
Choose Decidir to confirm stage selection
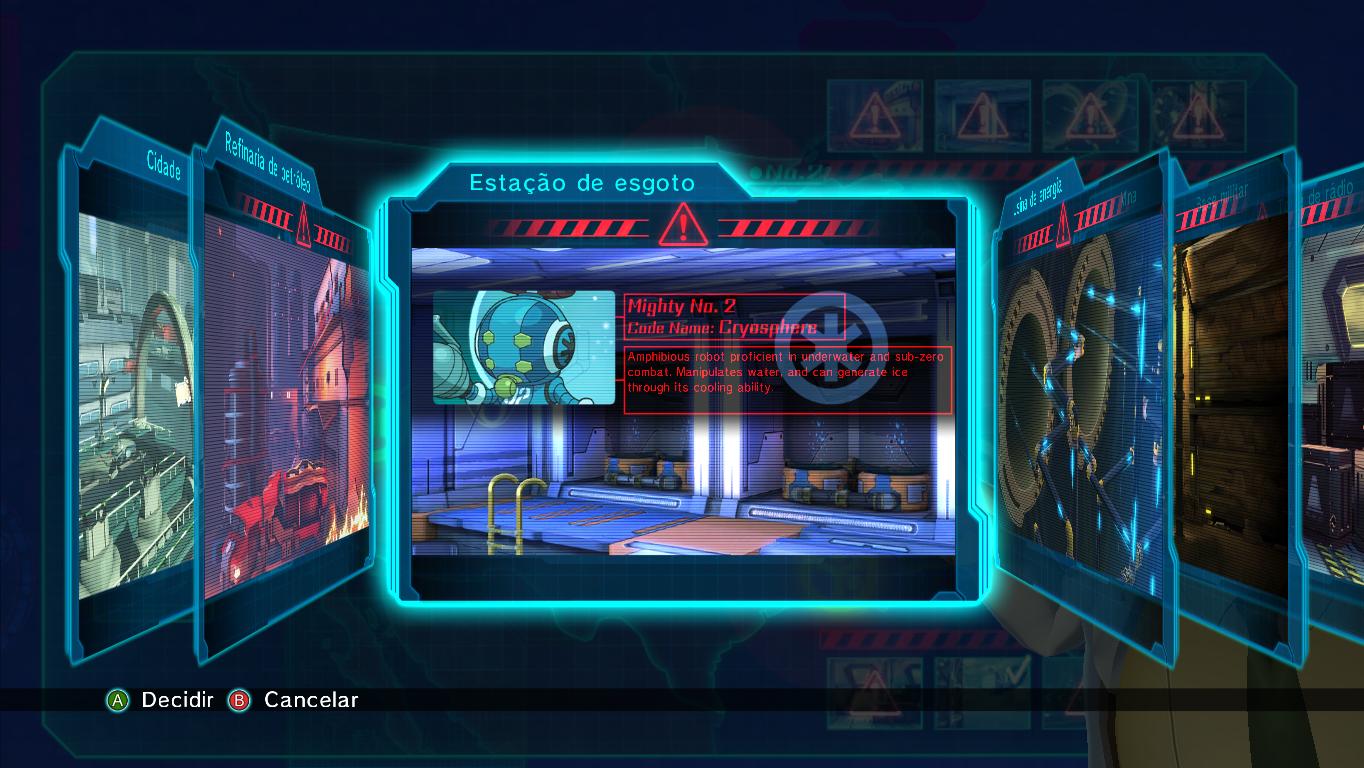click(x=160, y=700)
